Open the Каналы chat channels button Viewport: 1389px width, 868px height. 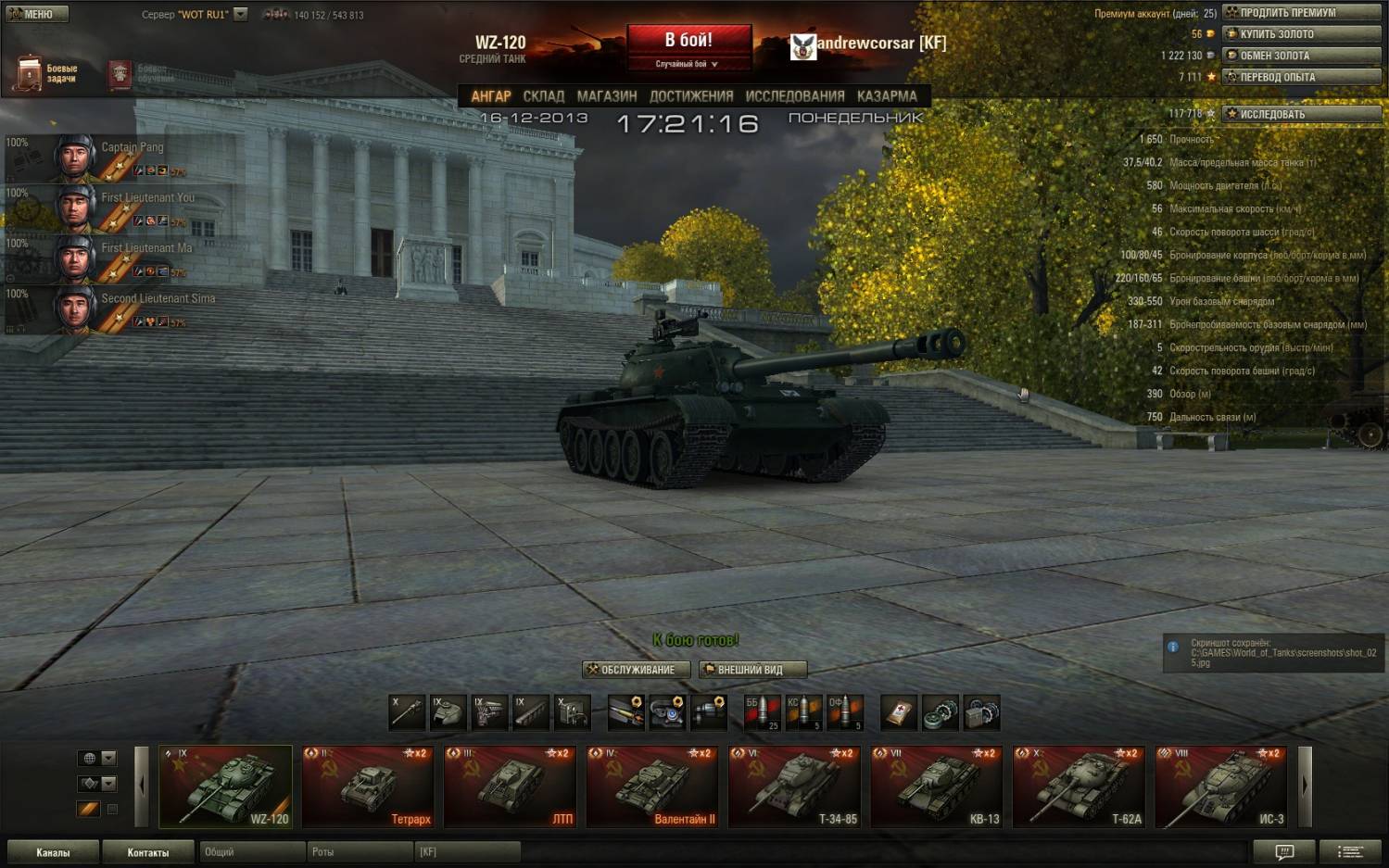tap(53, 852)
